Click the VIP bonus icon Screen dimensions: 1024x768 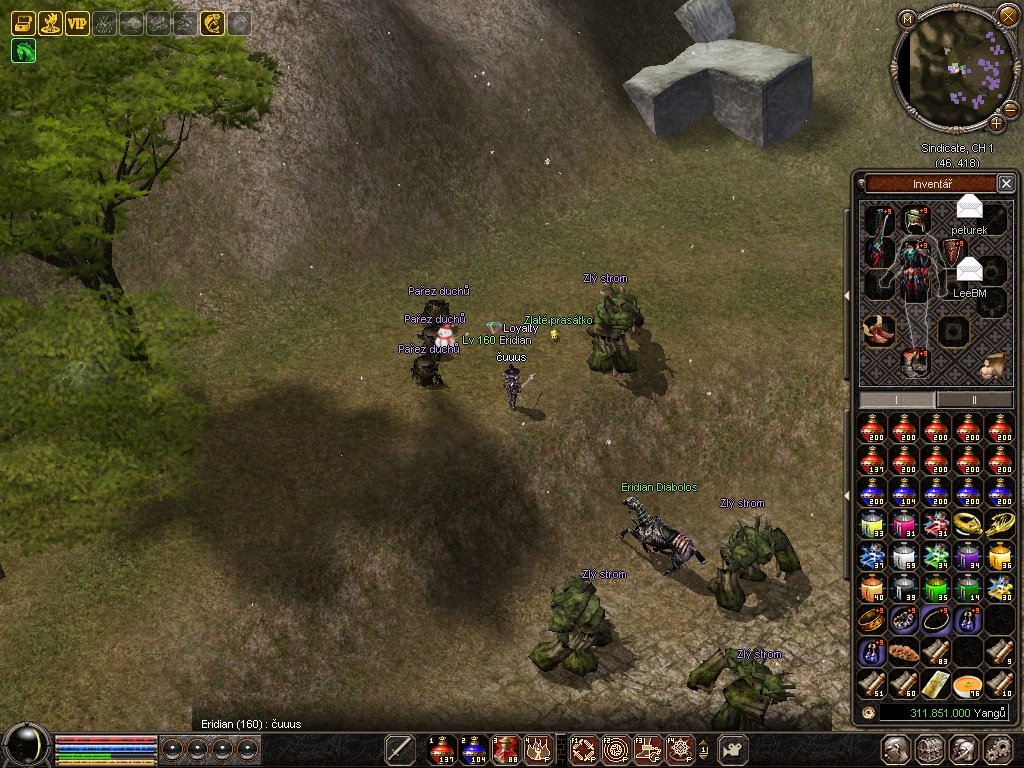click(77, 23)
